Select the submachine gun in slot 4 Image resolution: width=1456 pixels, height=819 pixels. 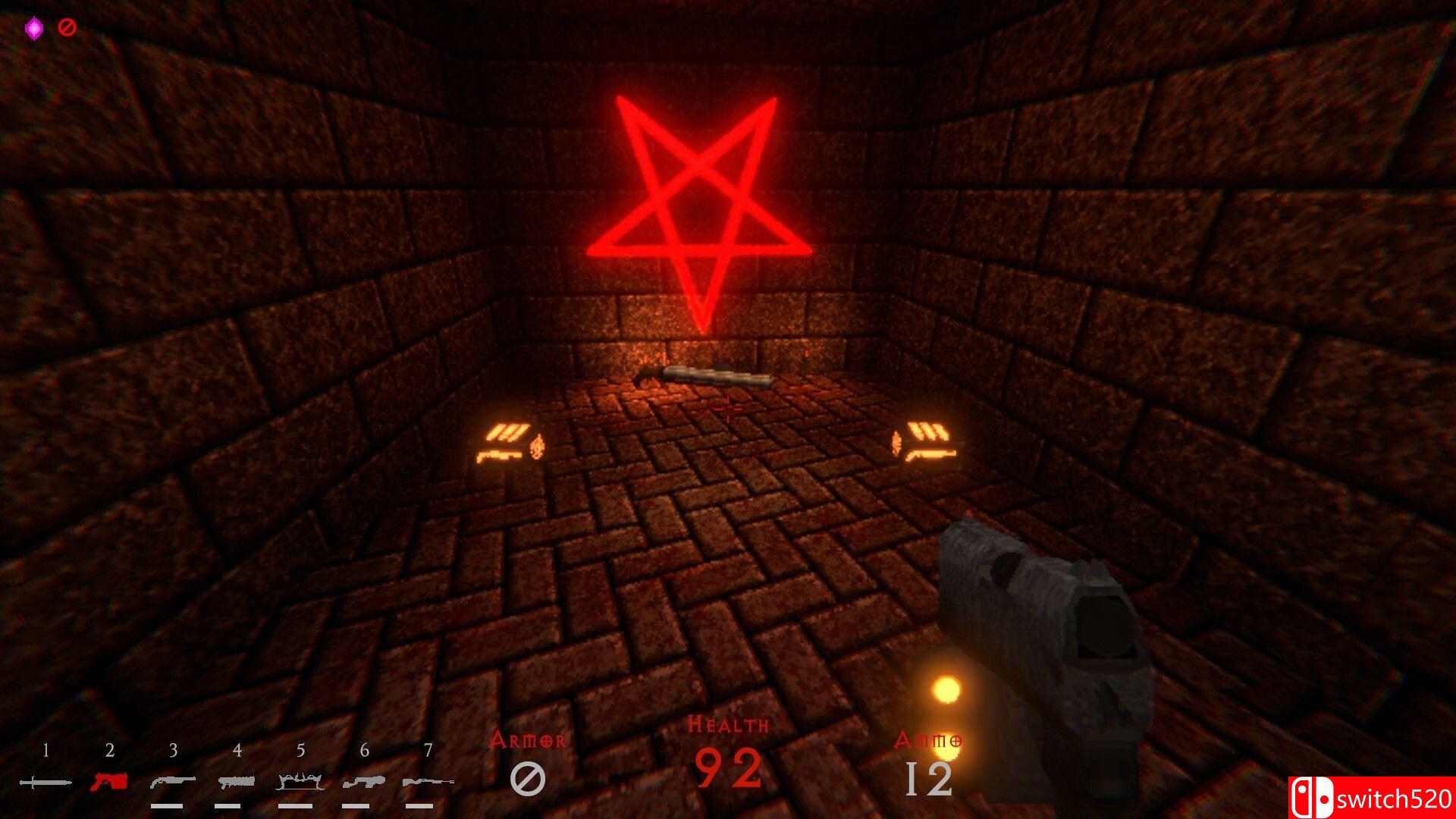click(237, 780)
